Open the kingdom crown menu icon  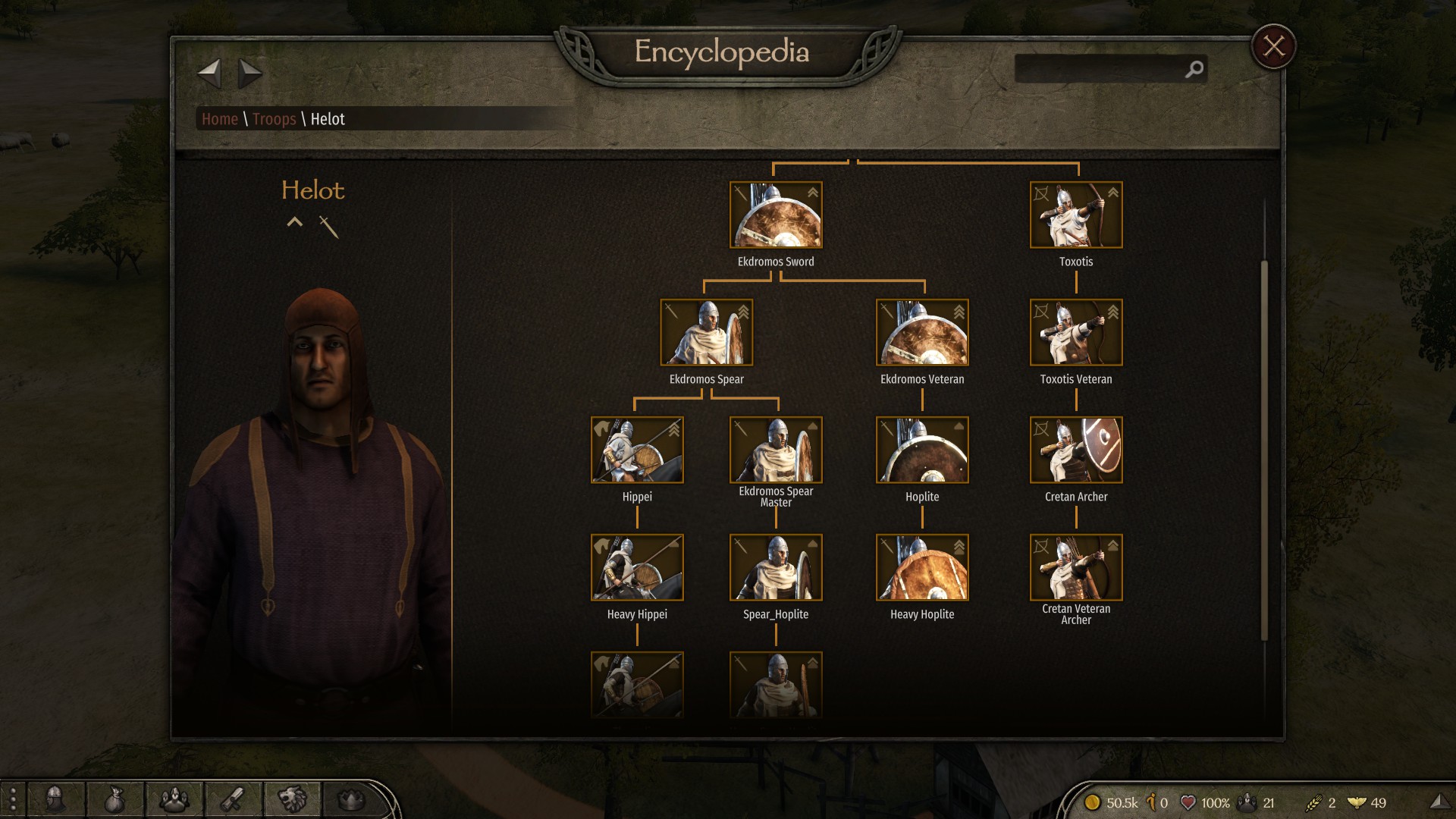(350, 799)
